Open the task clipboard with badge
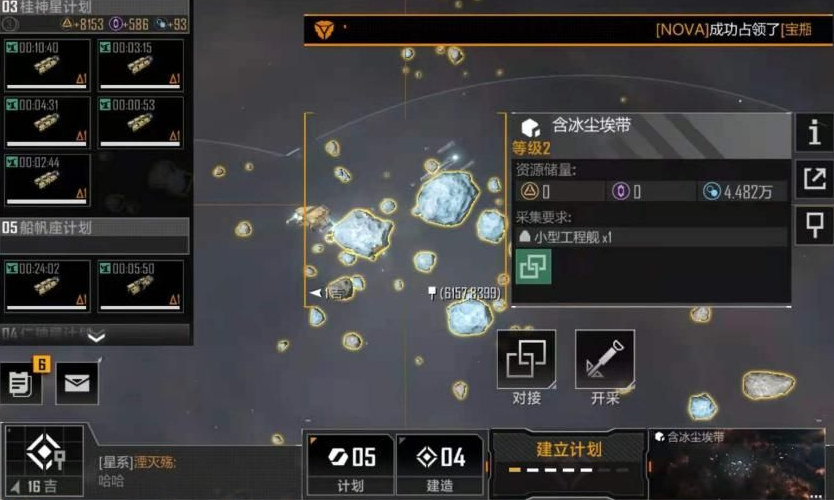Viewport: 834px width, 500px height. [22, 383]
